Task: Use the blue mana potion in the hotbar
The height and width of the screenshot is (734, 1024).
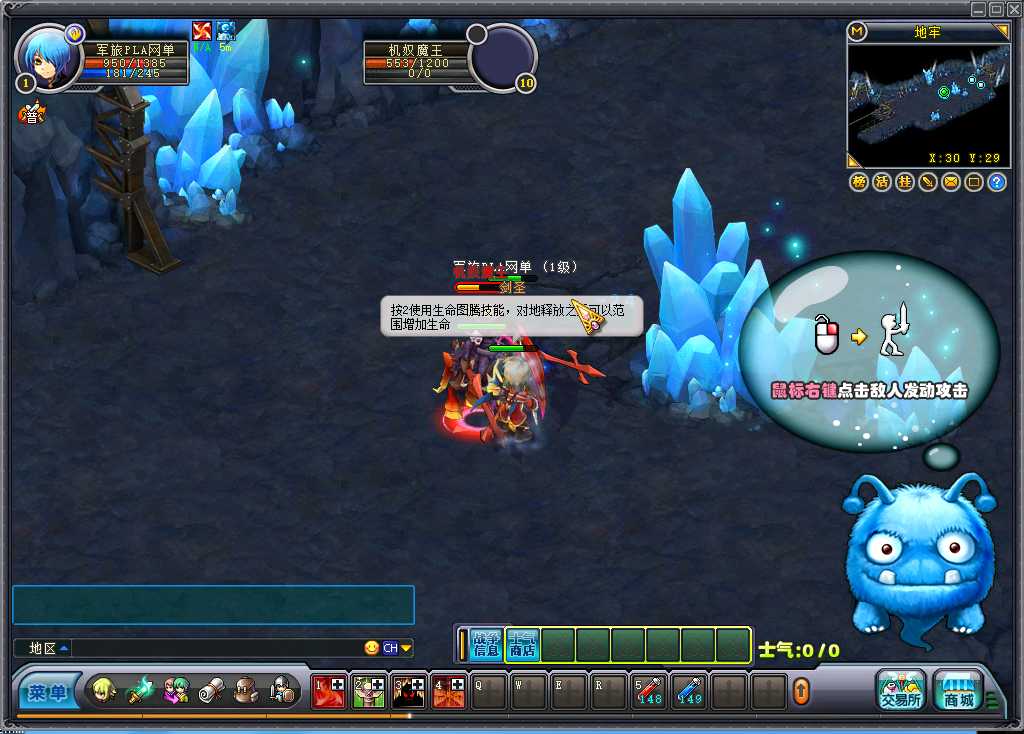Action: [690, 690]
